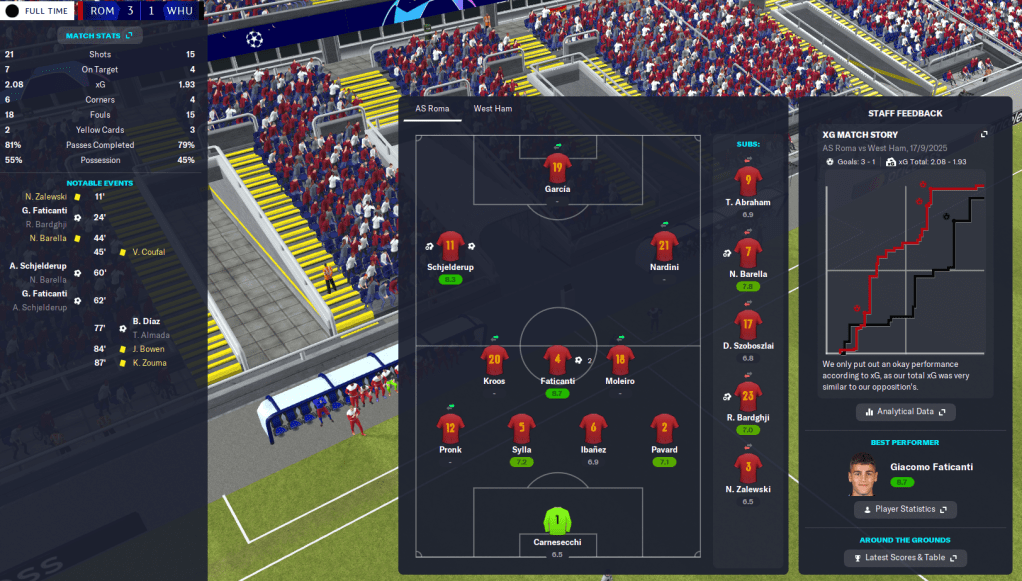Open the Match Stats panel button

pyautogui.click(x=100, y=36)
